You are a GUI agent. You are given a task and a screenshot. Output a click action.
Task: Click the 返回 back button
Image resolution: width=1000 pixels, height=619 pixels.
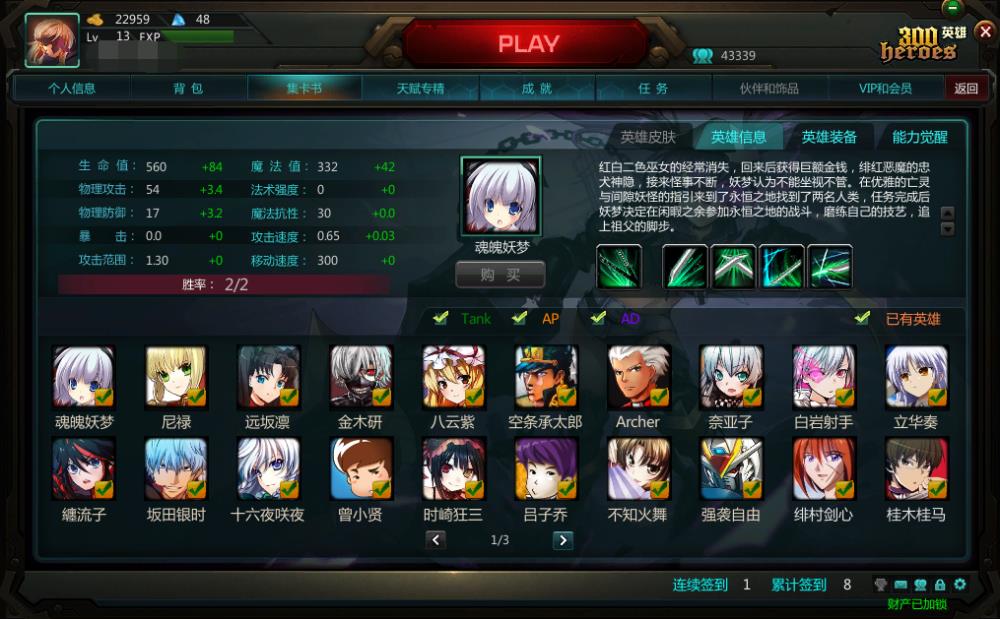(x=966, y=88)
